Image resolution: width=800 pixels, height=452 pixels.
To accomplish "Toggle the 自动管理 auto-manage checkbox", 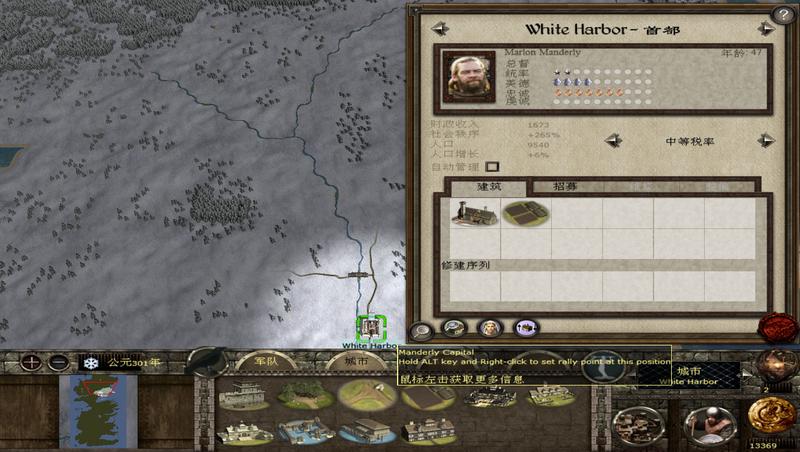I will (x=492, y=167).
